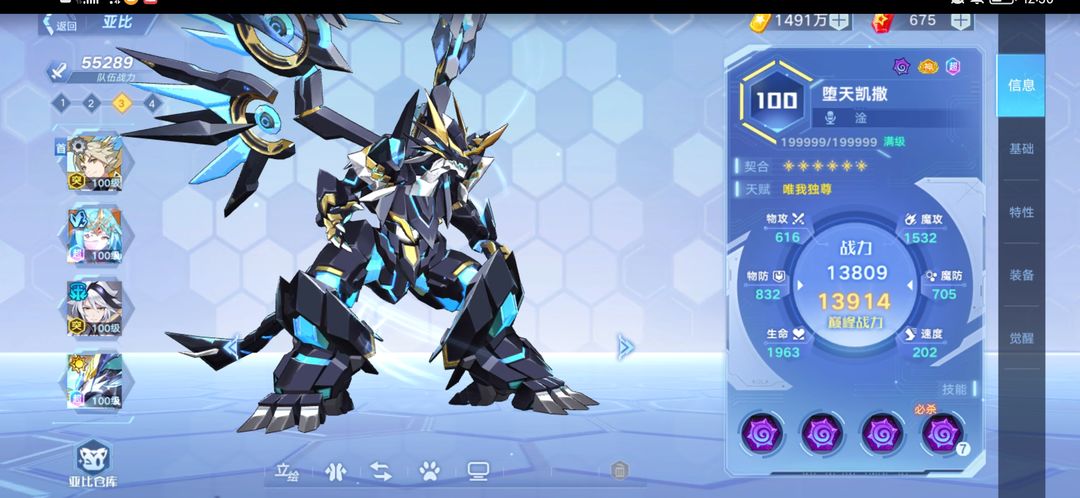This screenshot has height=498, width=1080.
Task: Show the 装备 tab
Action: tap(1021, 275)
